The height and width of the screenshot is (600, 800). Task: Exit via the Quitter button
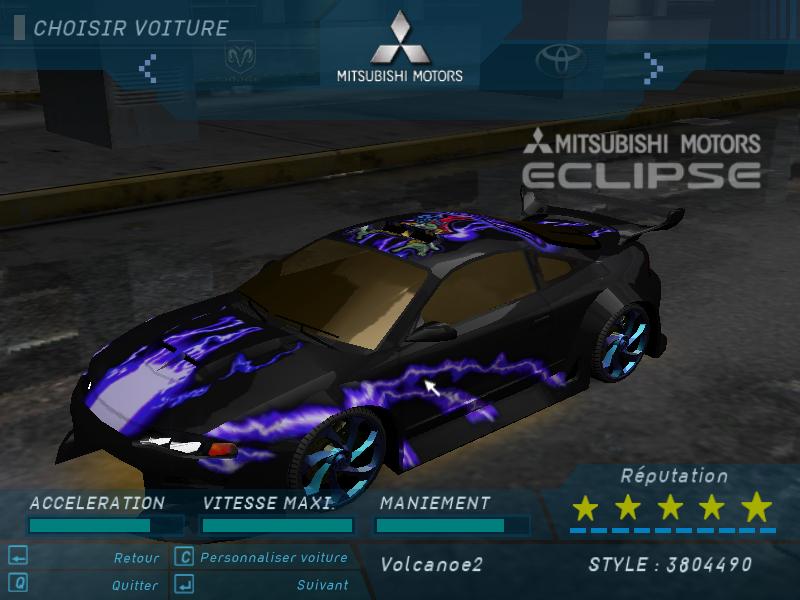coord(135,585)
